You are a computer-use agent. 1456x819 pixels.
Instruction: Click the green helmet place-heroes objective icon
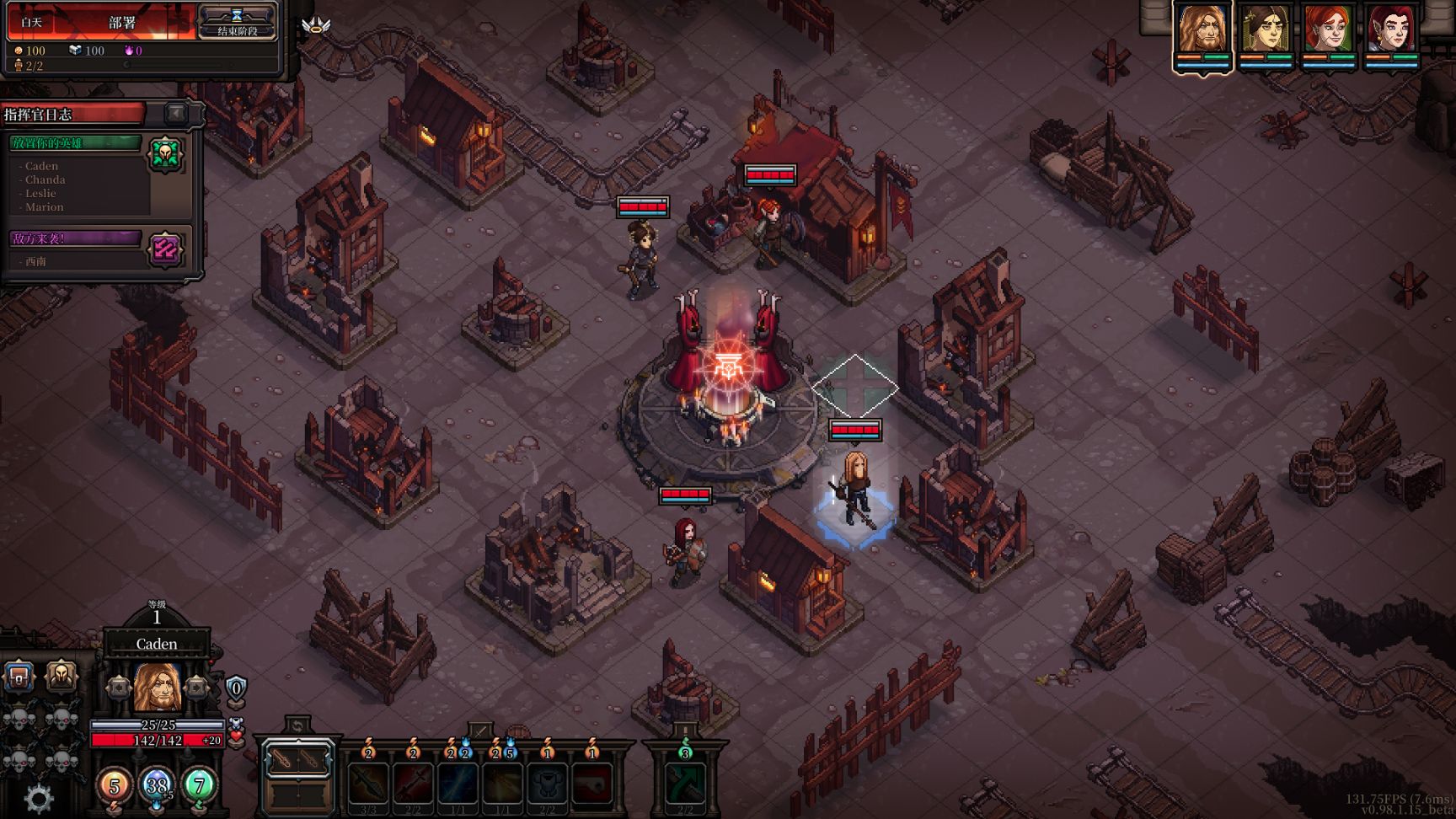pos(165,154)
